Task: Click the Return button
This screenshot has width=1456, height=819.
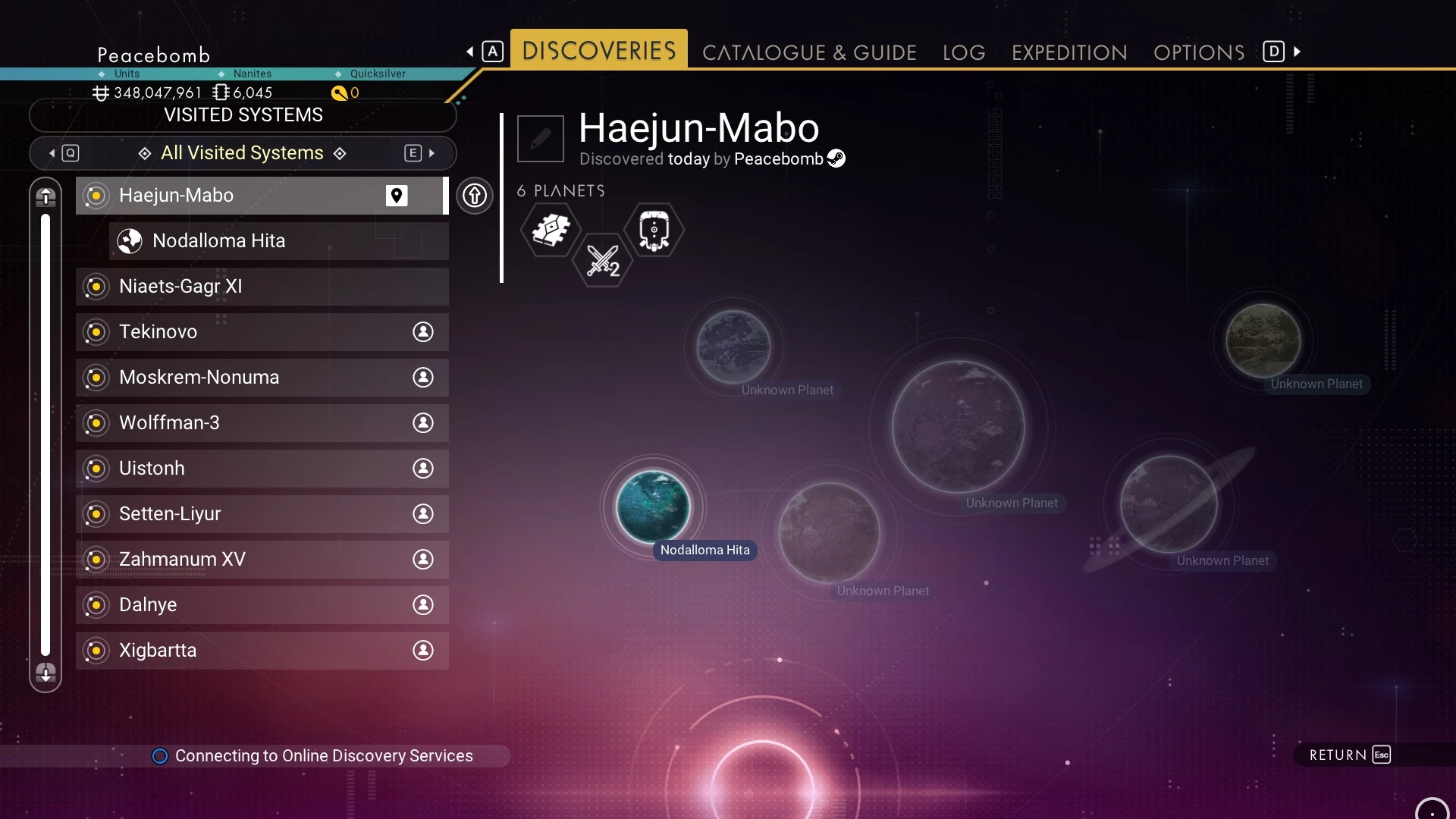Action: (1350, 755)
